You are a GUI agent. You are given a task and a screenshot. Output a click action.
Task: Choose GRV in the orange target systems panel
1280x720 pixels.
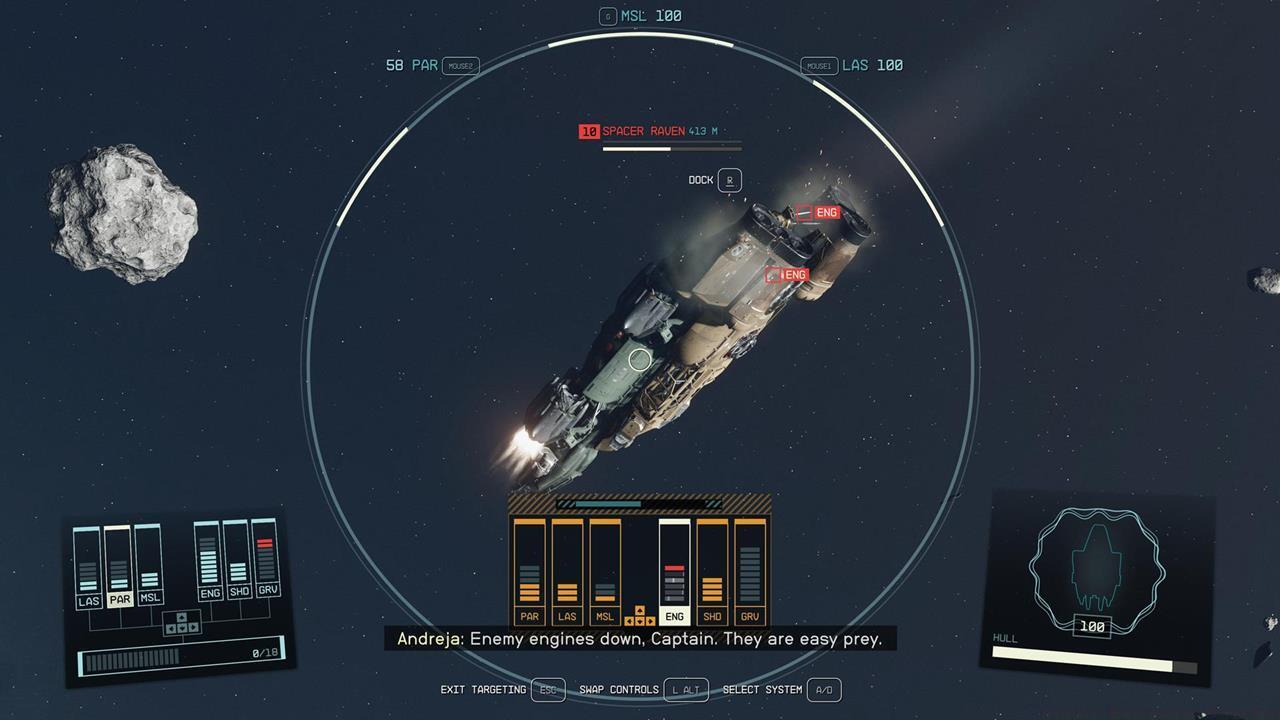pyautogui.click(x=750, y=616)
